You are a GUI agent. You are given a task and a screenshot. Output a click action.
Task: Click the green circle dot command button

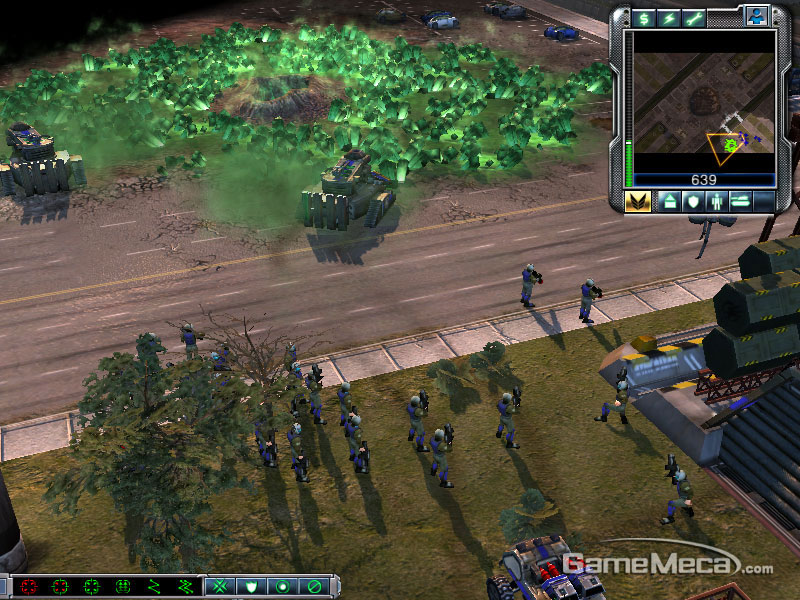(283, 586)
